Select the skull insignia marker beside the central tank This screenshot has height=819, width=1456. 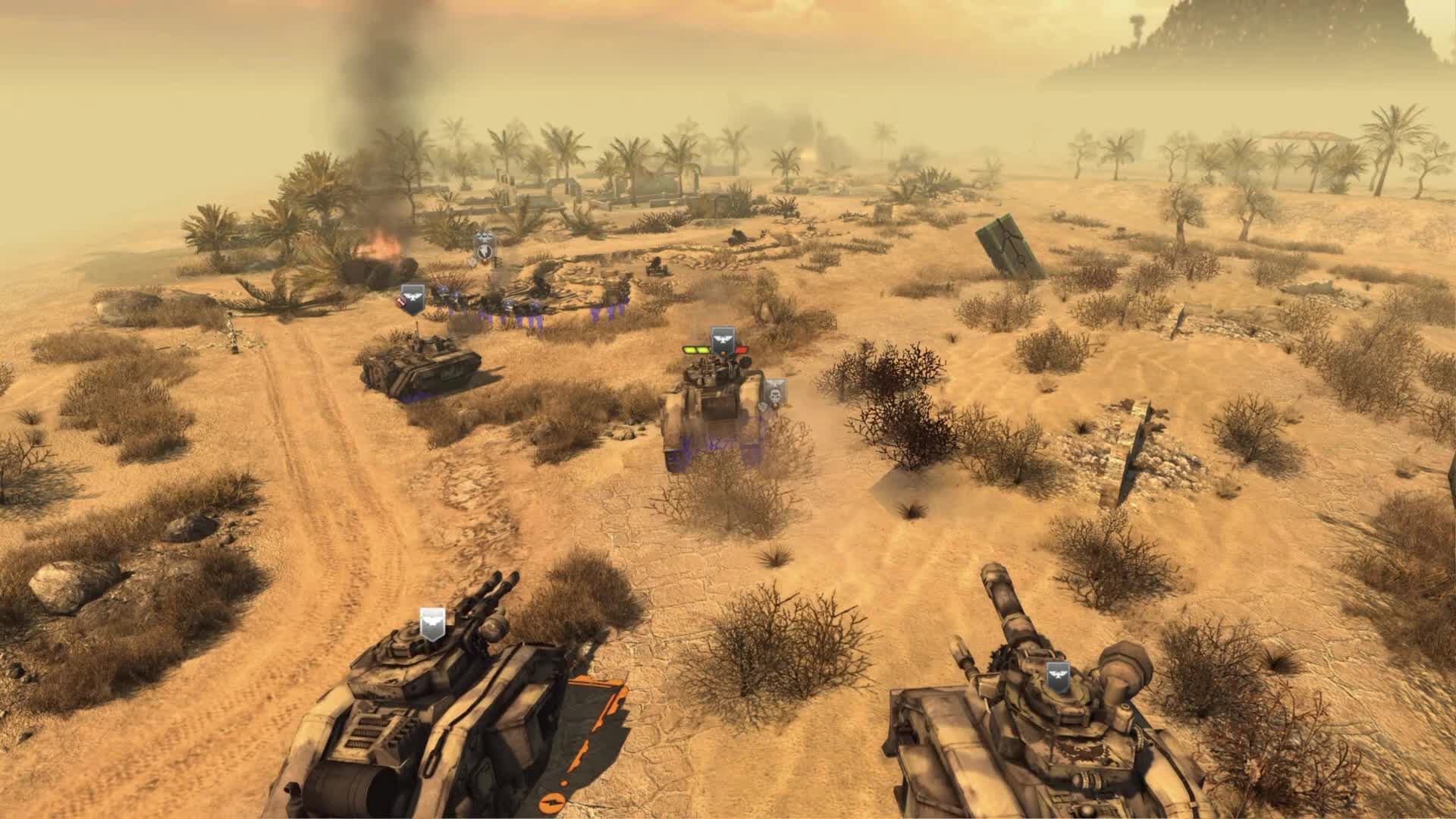[775, 394]
